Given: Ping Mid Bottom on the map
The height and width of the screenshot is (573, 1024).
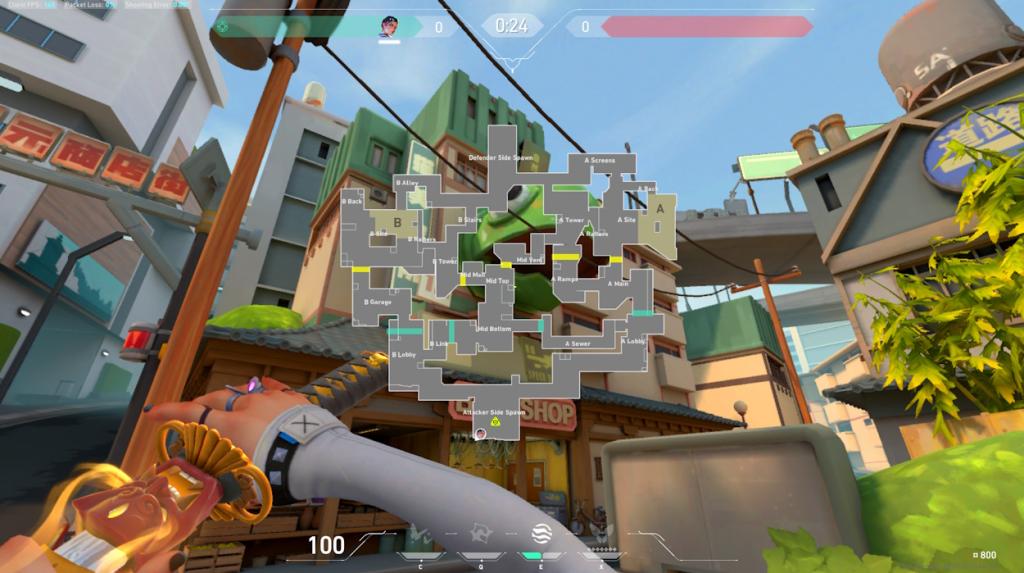Looking at the screenshot, I should pyautogui.click(x=495, y=329).
